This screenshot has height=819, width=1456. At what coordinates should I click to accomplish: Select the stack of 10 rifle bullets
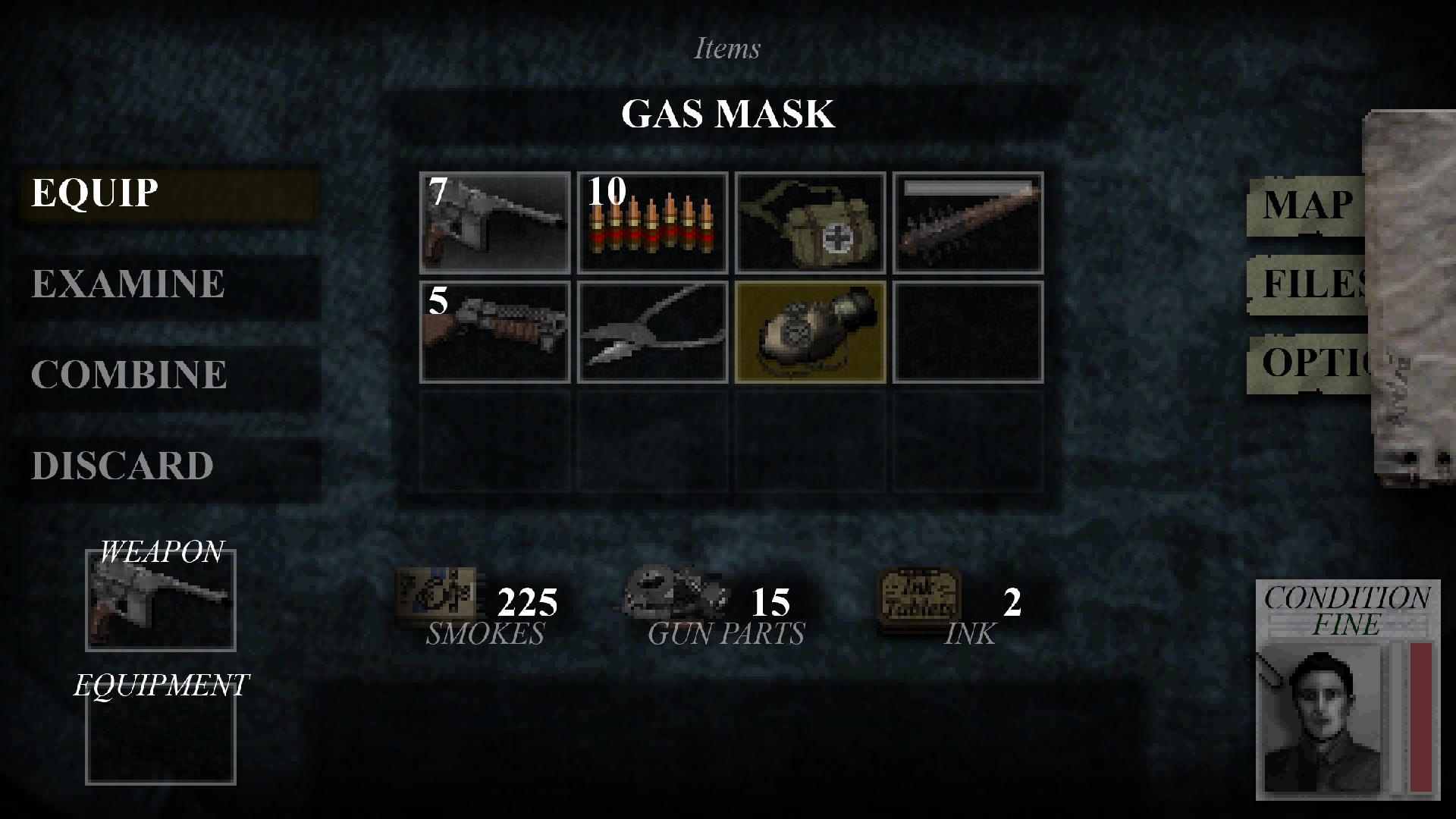pyautogui.click(x=652, y=224)
